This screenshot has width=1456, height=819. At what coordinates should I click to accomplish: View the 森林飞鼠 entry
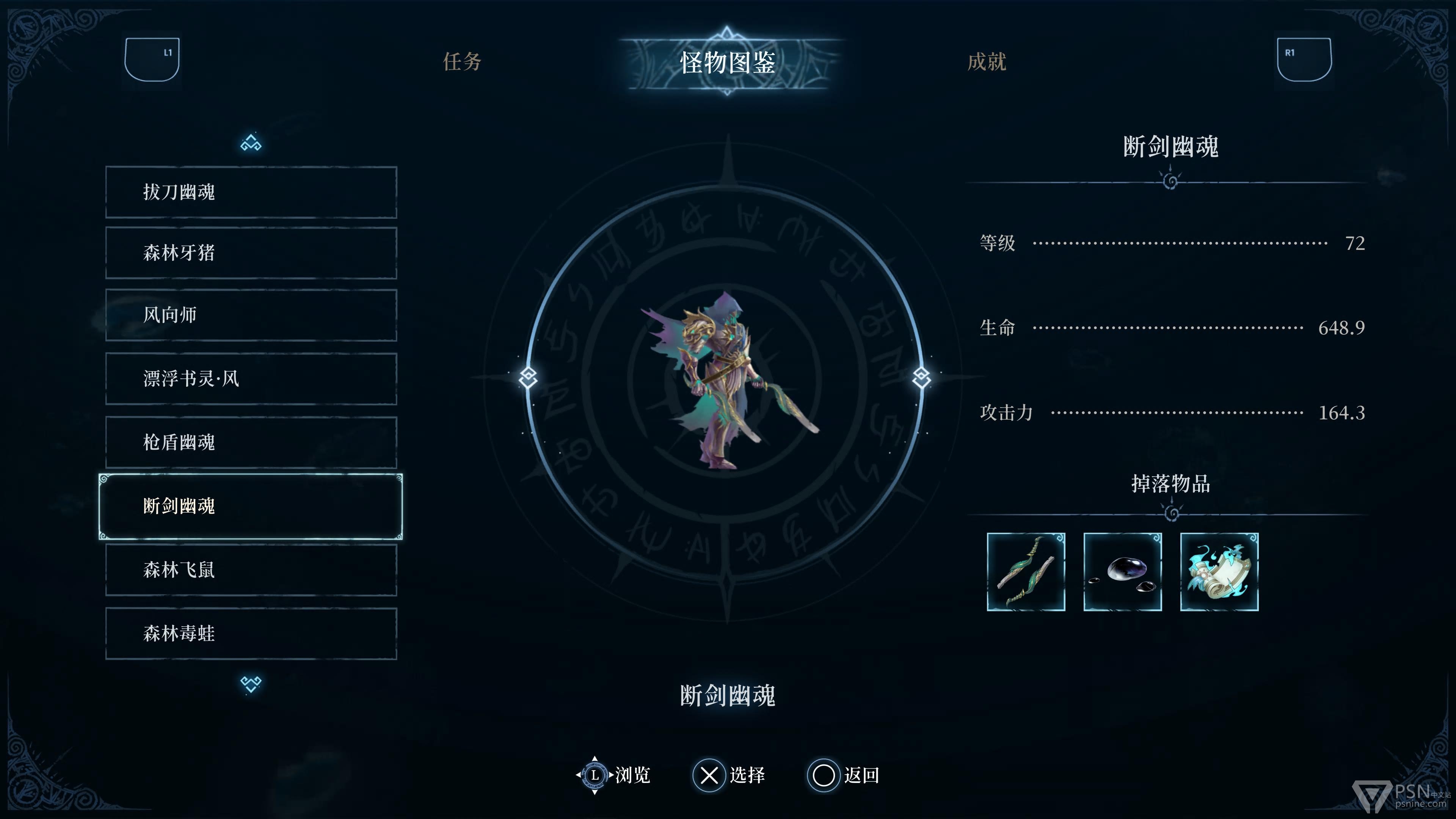pos(251,570)
